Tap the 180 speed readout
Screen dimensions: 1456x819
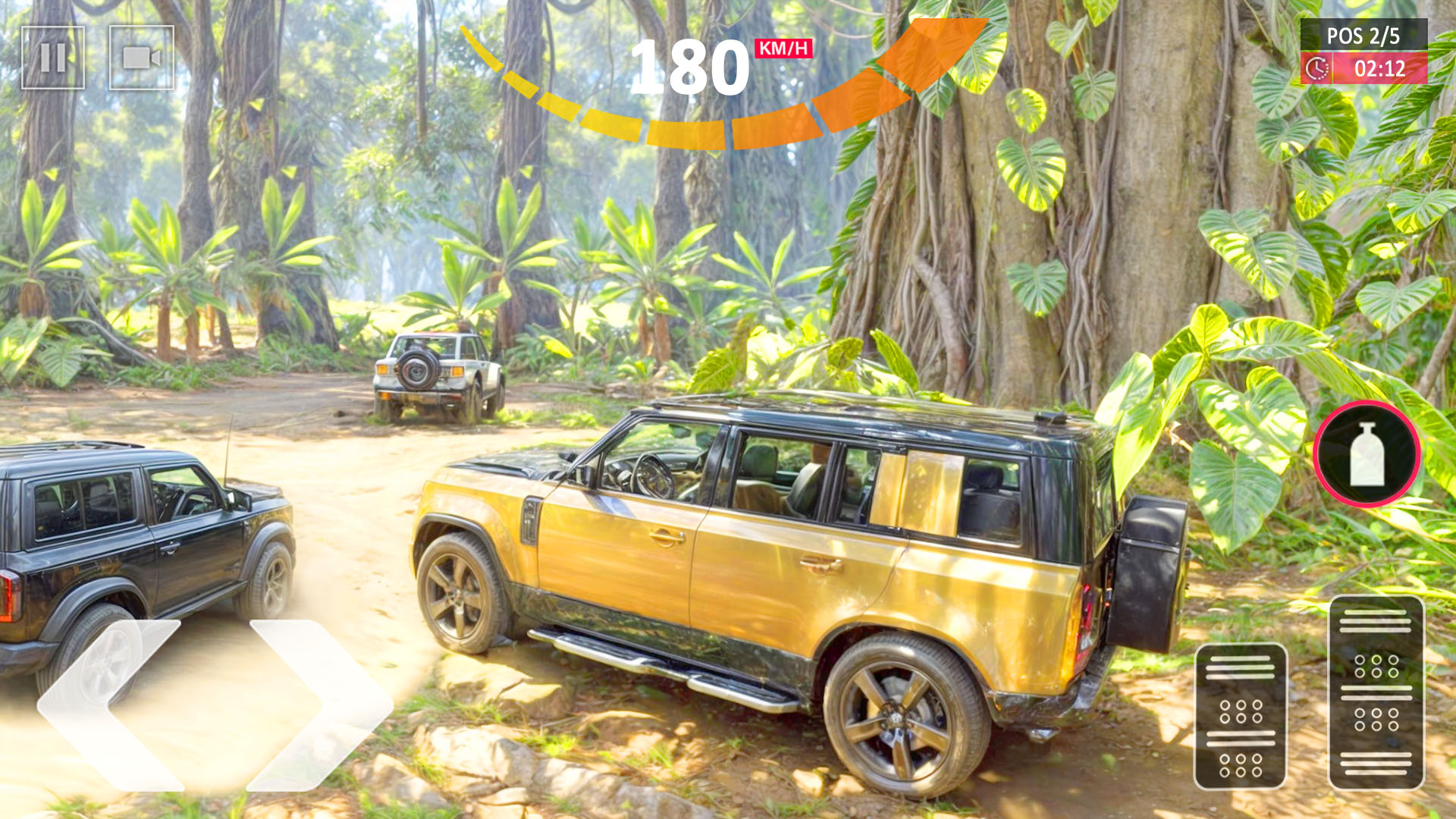[x=690, y=68]
